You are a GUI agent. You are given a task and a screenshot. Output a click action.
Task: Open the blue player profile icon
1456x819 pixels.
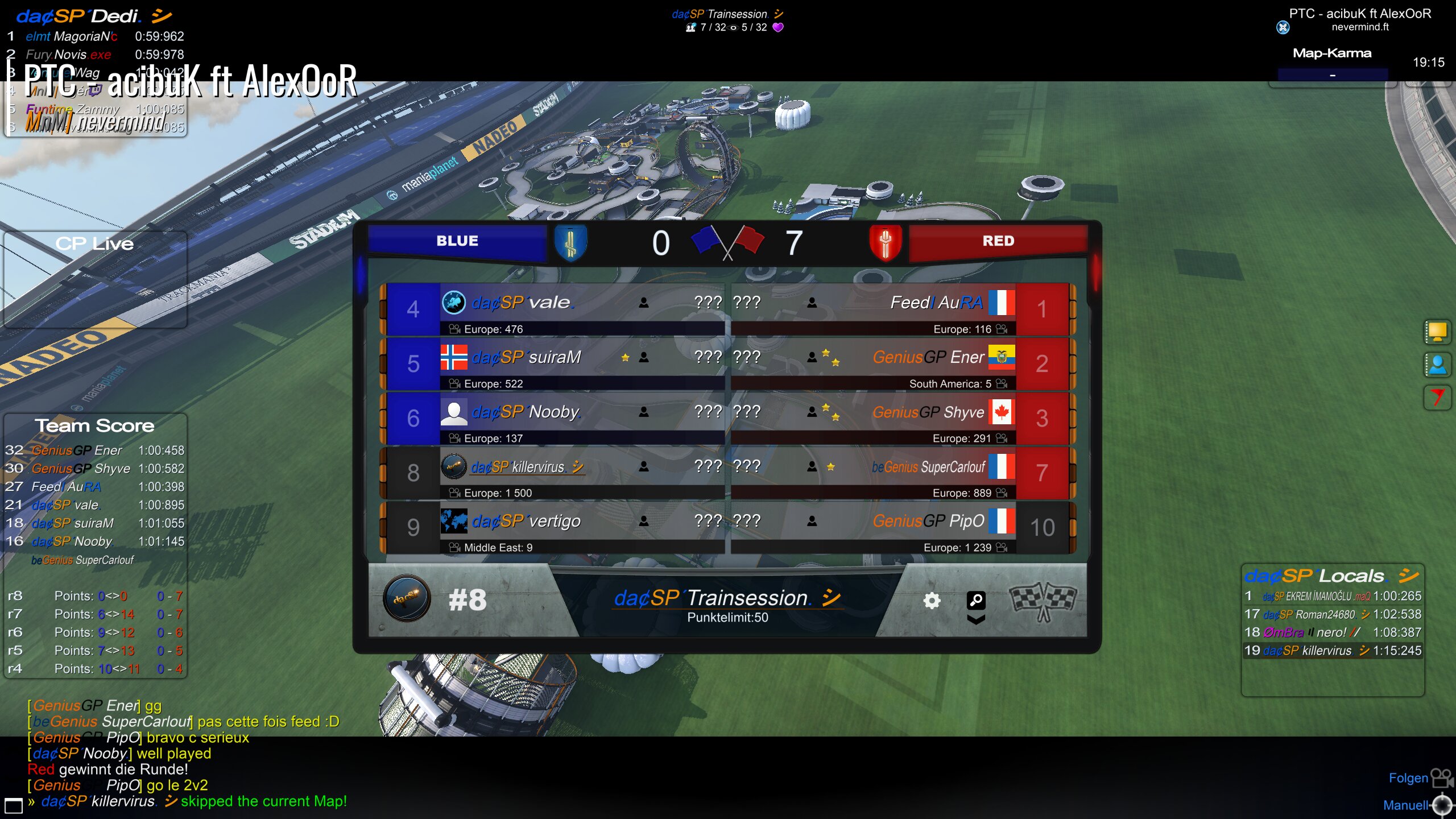point(1437,365)
